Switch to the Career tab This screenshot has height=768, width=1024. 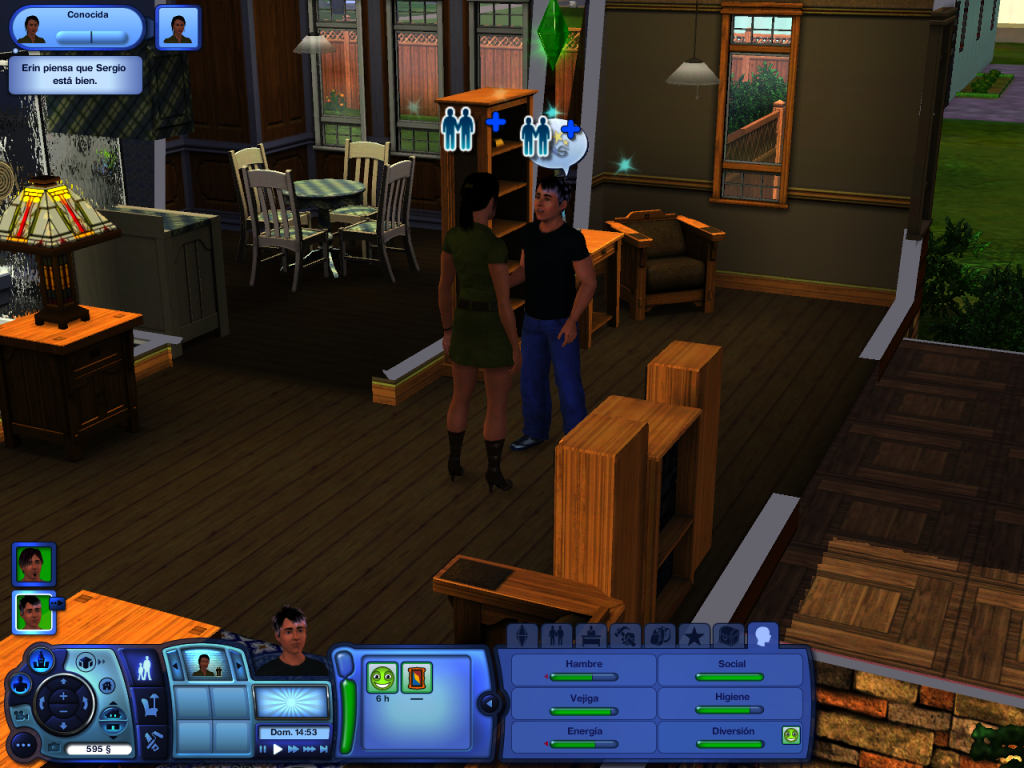[591, 636]
